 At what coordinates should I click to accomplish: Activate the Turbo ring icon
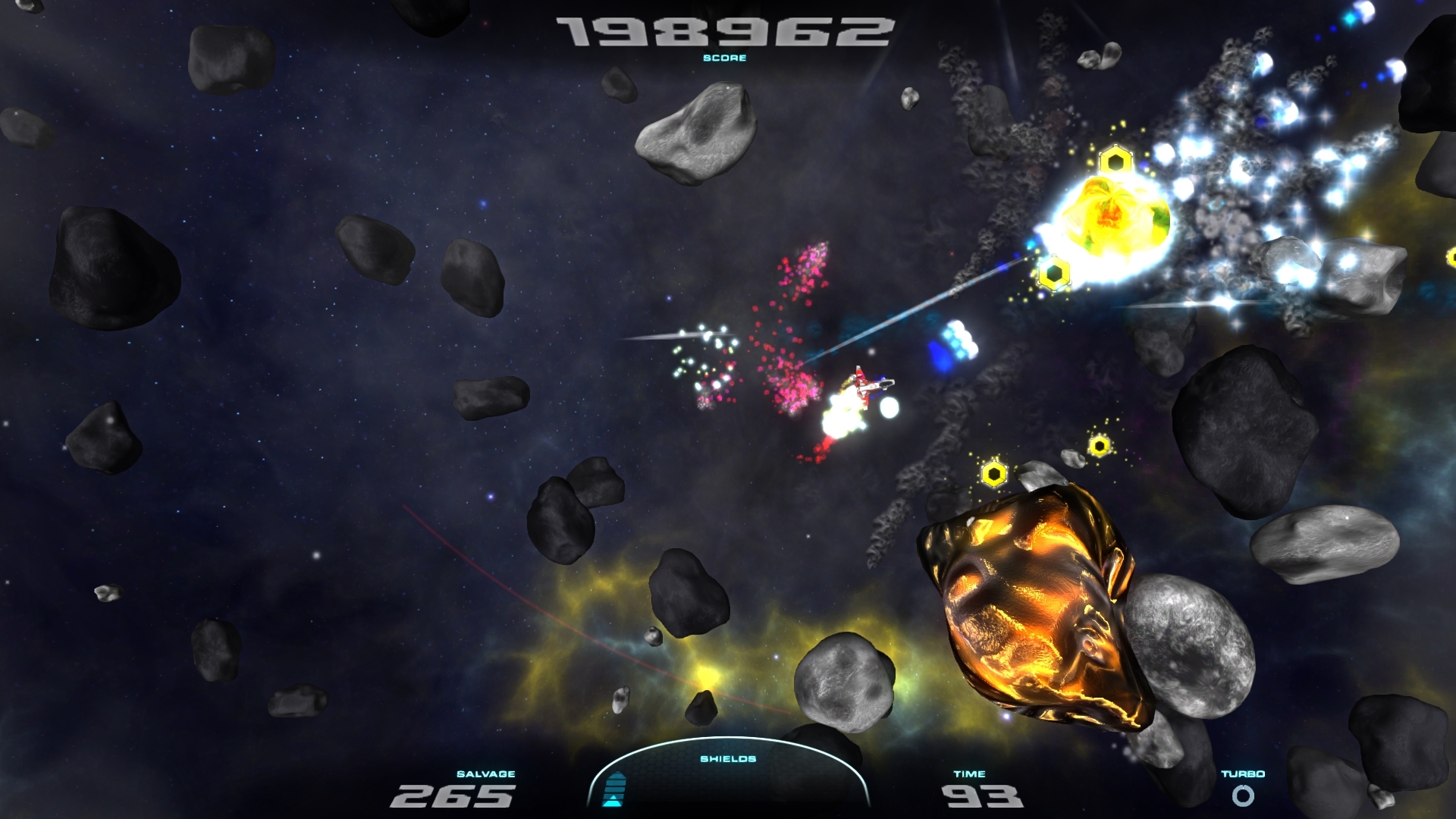tap(1243, 795)
